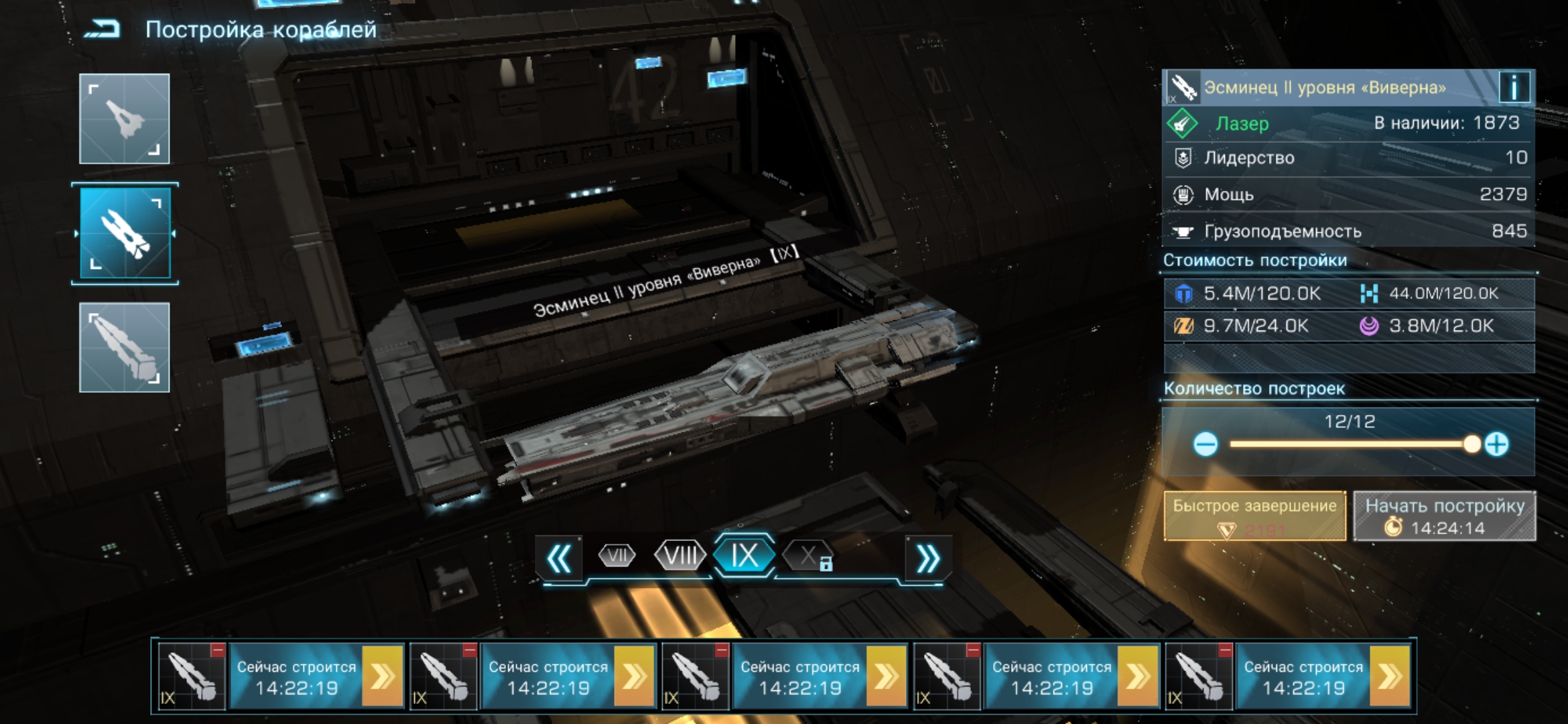Screen dimensions: 1568x724
Task: Open the Wyvern destroyer info panel
Action: click(1514, 87)
